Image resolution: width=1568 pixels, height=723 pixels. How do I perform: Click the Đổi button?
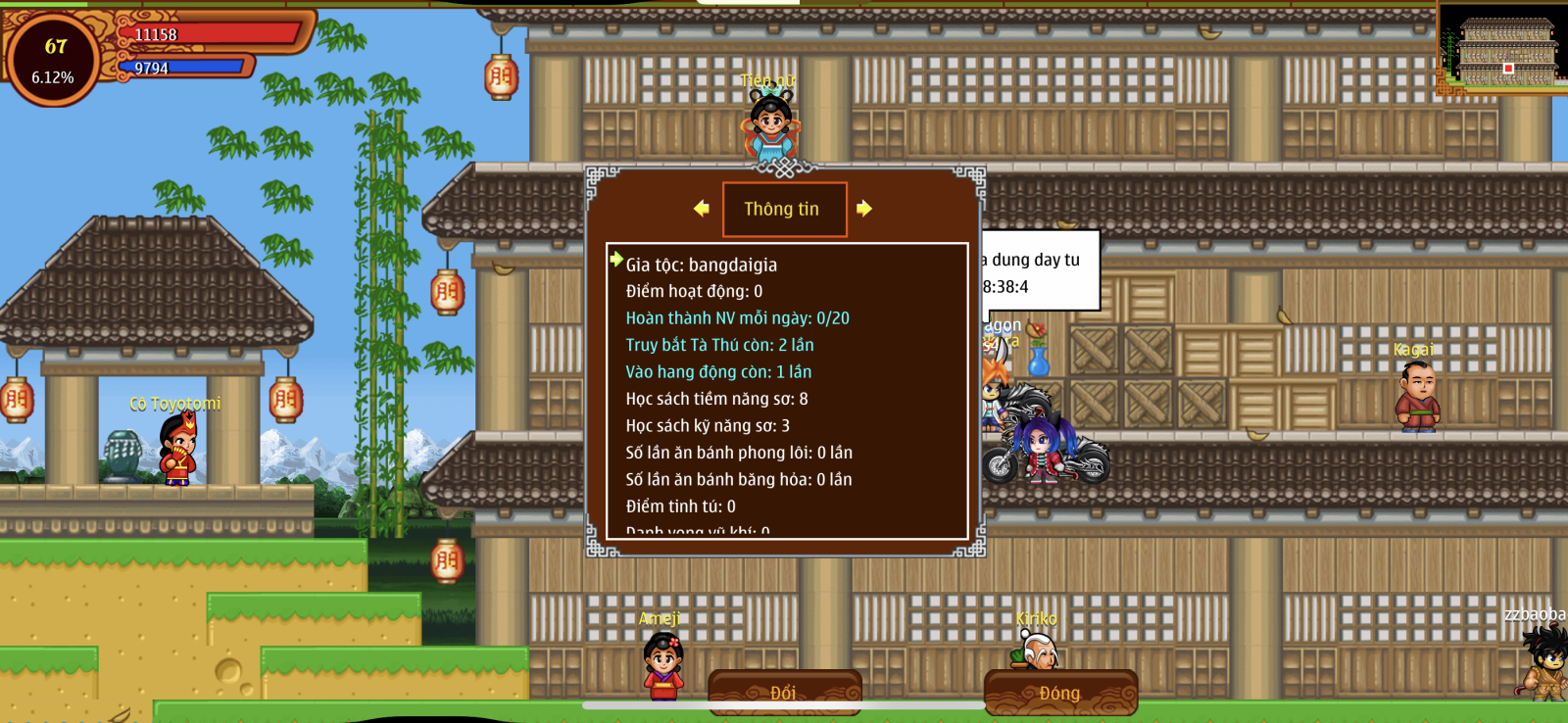(x=784, y=692)
